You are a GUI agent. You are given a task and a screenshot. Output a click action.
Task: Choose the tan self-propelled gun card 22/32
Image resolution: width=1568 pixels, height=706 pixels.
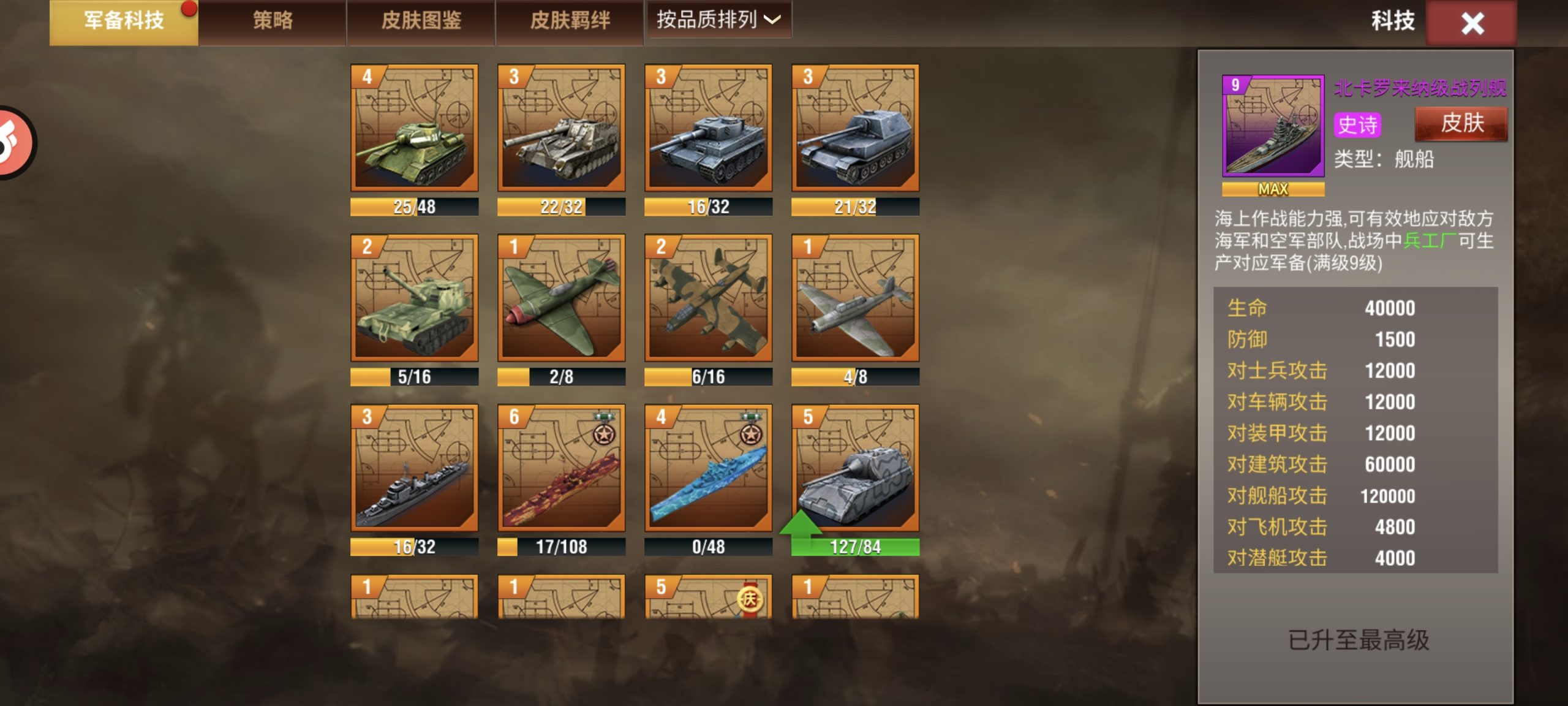point(561,128)
